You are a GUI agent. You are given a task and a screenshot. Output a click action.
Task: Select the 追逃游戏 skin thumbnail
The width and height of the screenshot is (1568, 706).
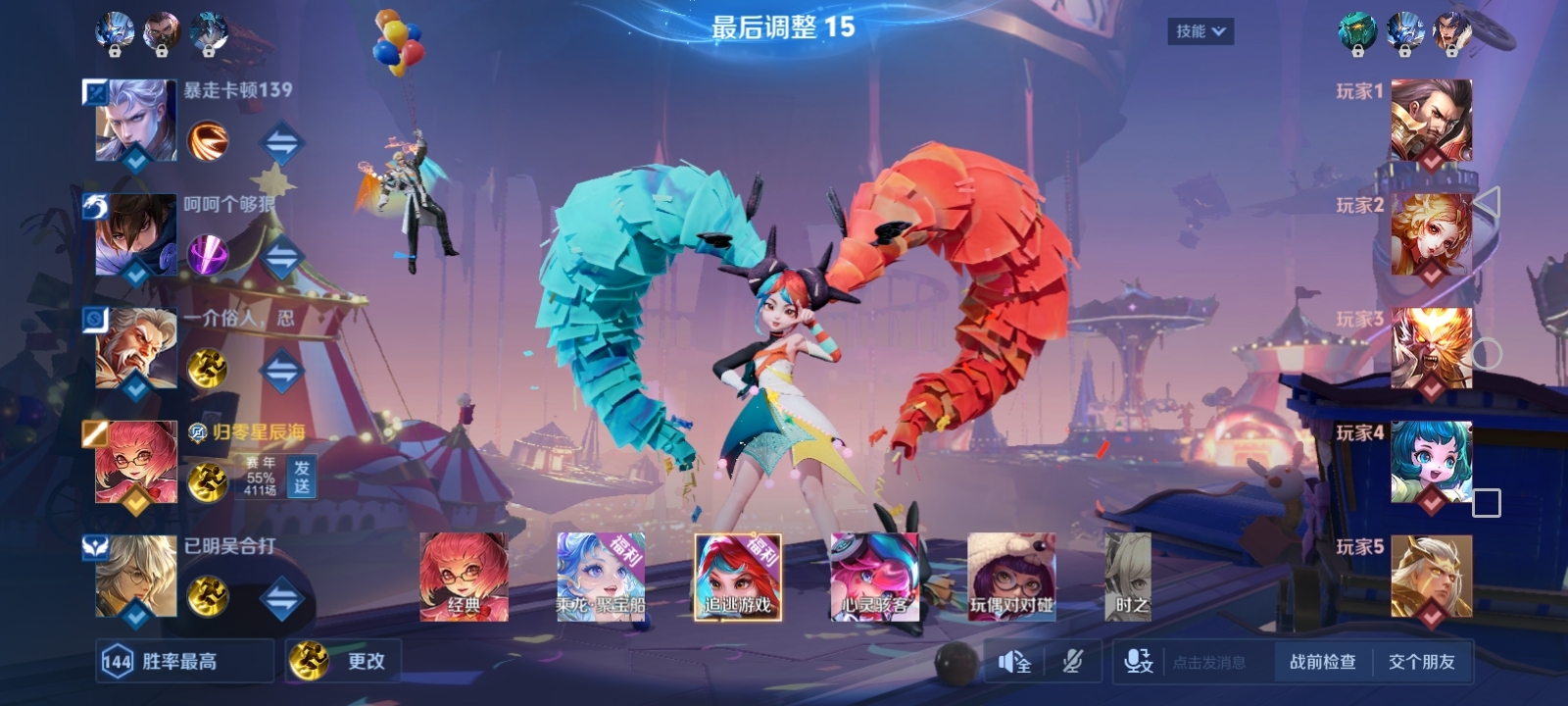[x=738, y=578]
